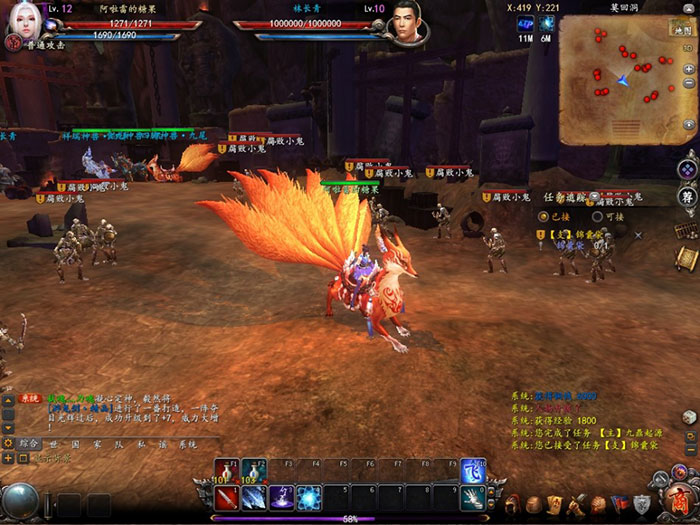Activate the blue orb skill in slot 4

308,497
